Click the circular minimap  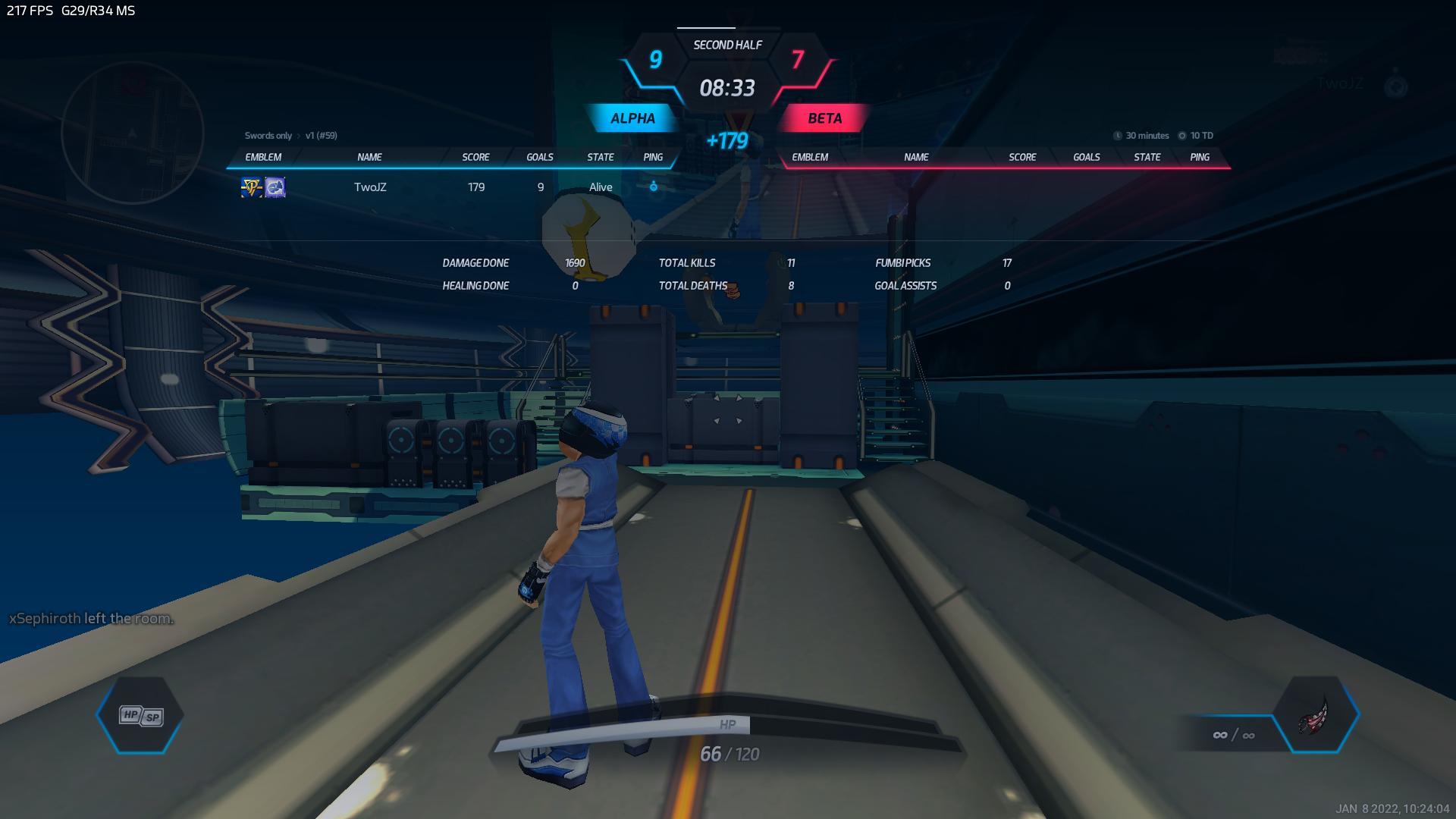click(x=133, y=133)
